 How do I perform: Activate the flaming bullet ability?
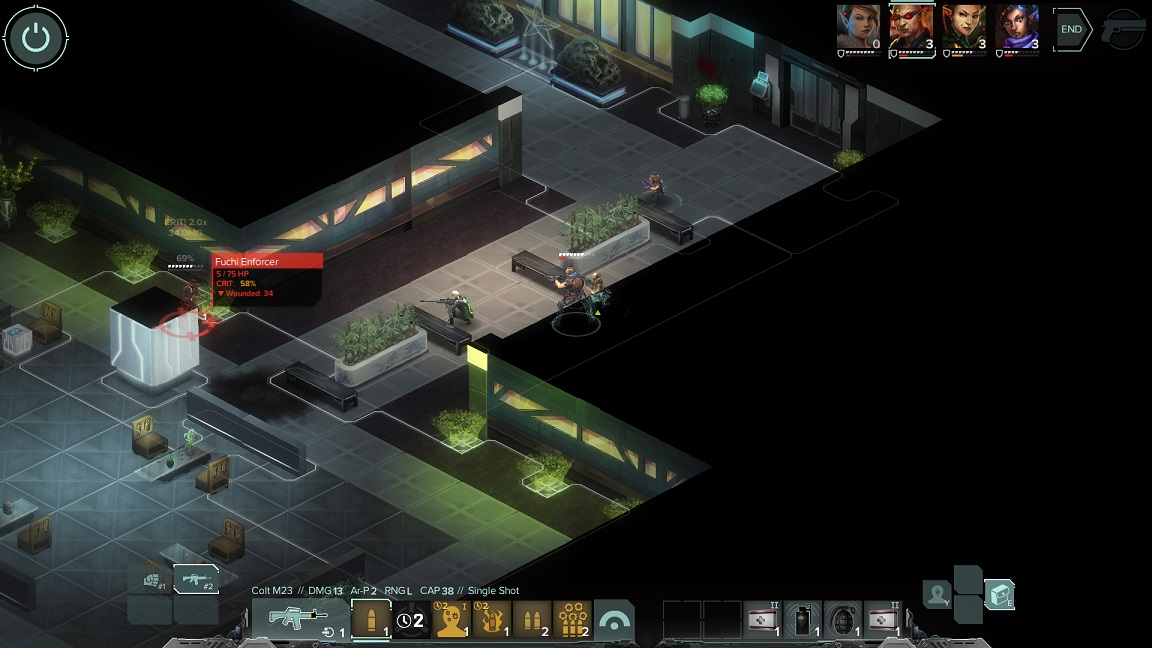[491, 619]
